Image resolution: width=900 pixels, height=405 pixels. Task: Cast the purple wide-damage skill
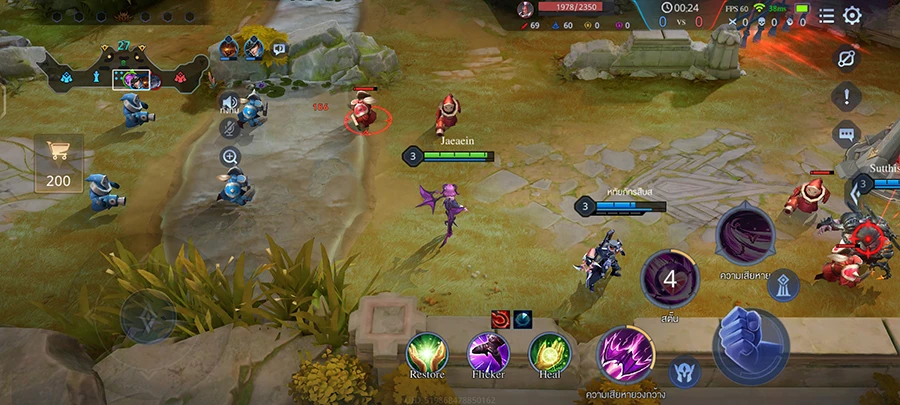point(626,355)
